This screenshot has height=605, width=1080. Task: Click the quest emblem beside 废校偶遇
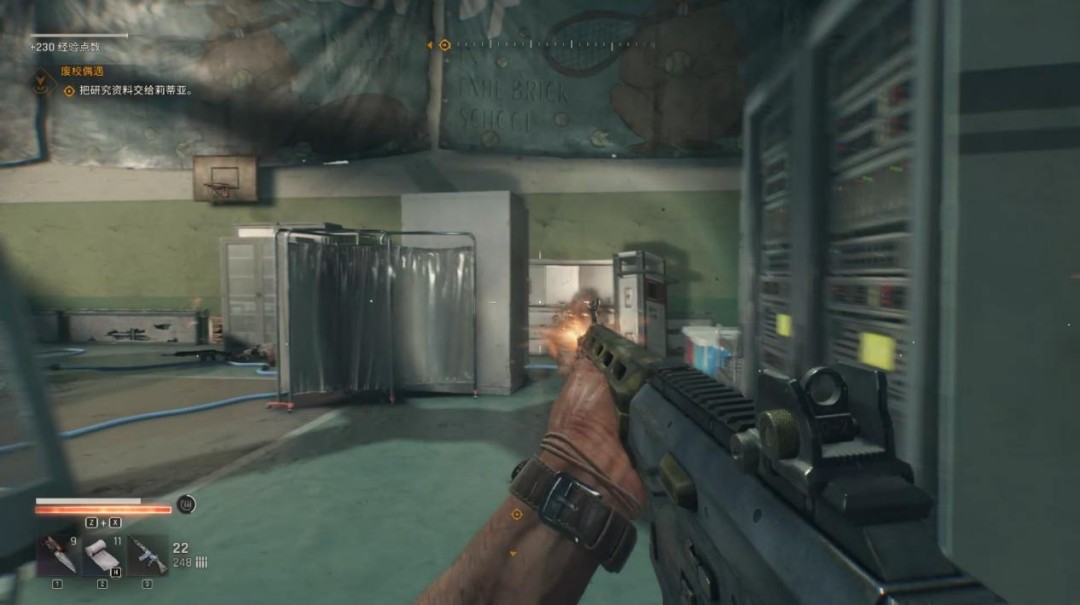tap(40, 82)
